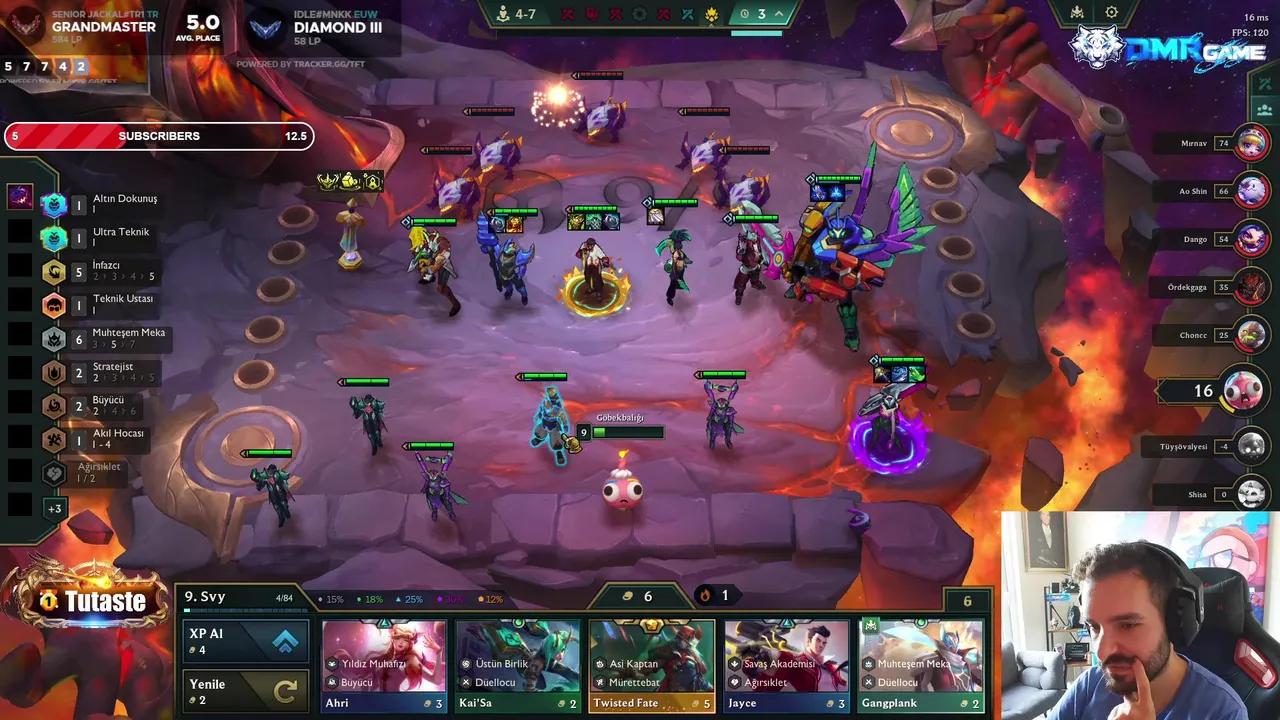Toggle the scoreboard view icon
Image resolution: width=1280 pixels, height=720 pixels.
pos(1265,110)
